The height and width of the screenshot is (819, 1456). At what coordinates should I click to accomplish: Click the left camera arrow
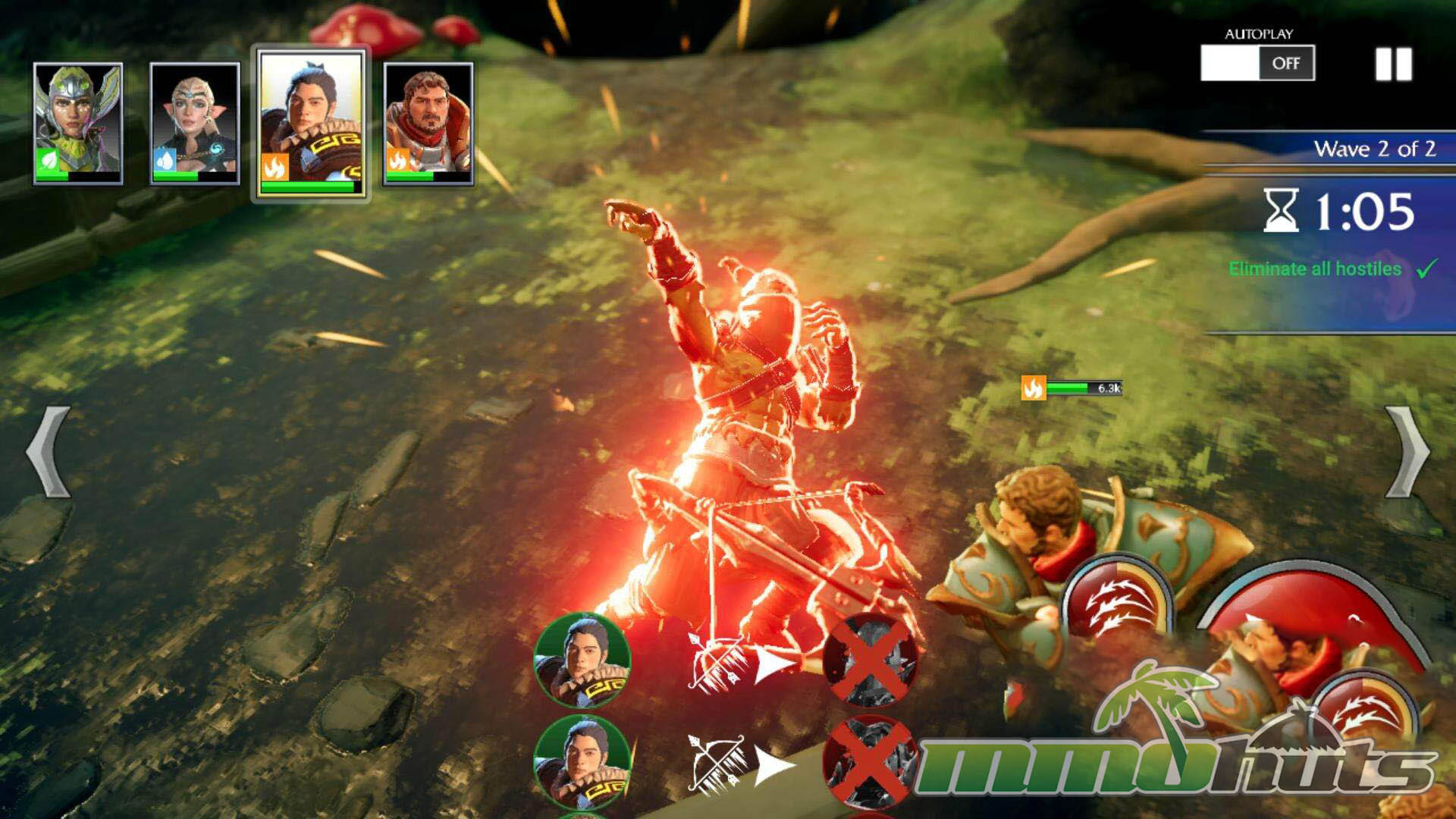point(48,452)
